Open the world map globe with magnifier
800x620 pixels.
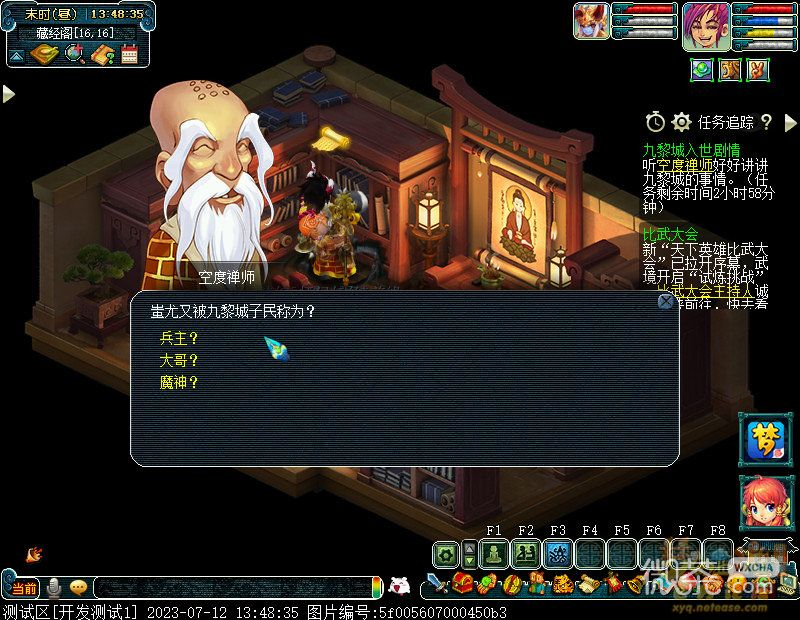coord(75,54)
